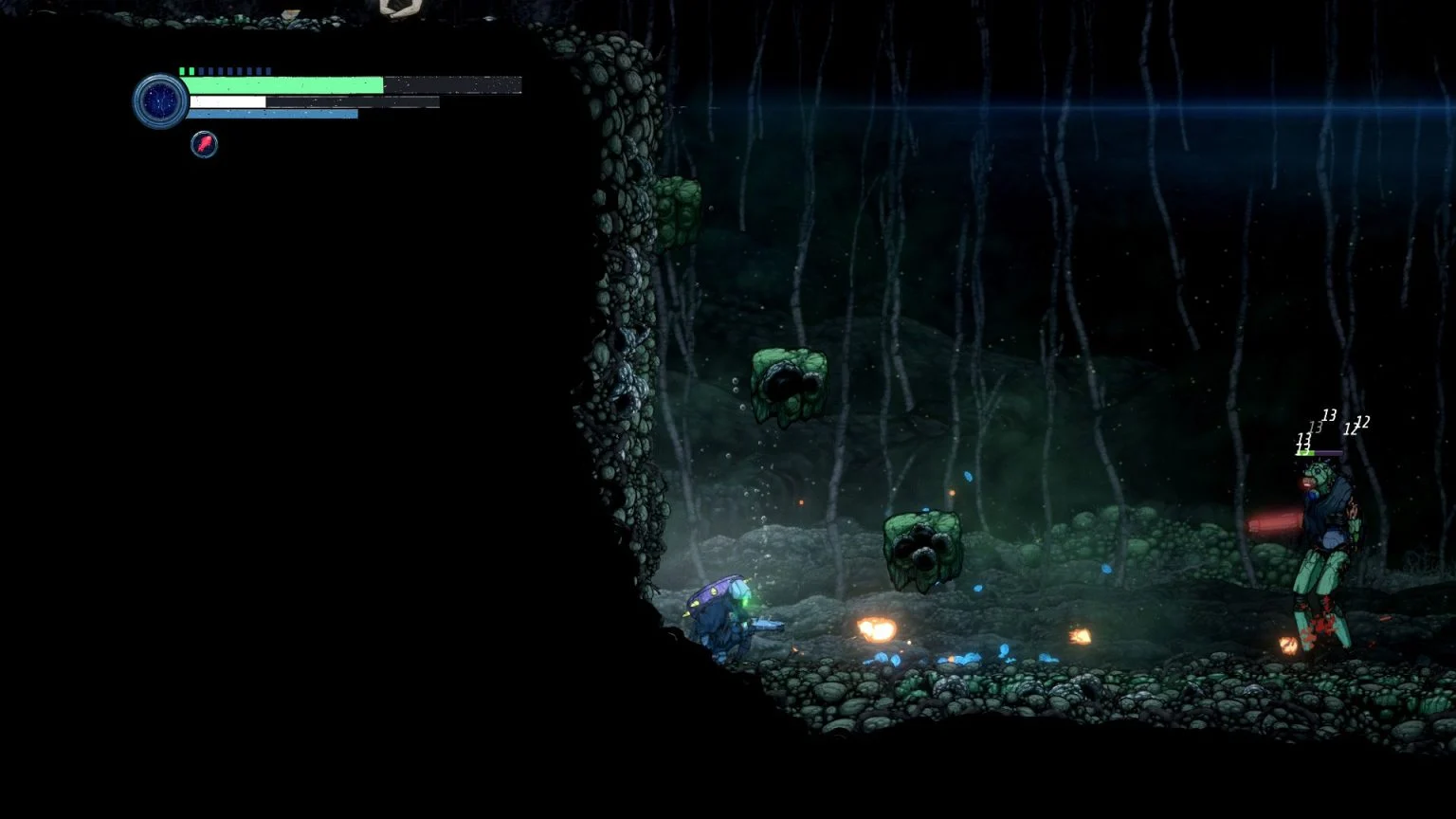1456x819 pixels.
Task: Click the floating damage number 13
Action: point(1330,415)
